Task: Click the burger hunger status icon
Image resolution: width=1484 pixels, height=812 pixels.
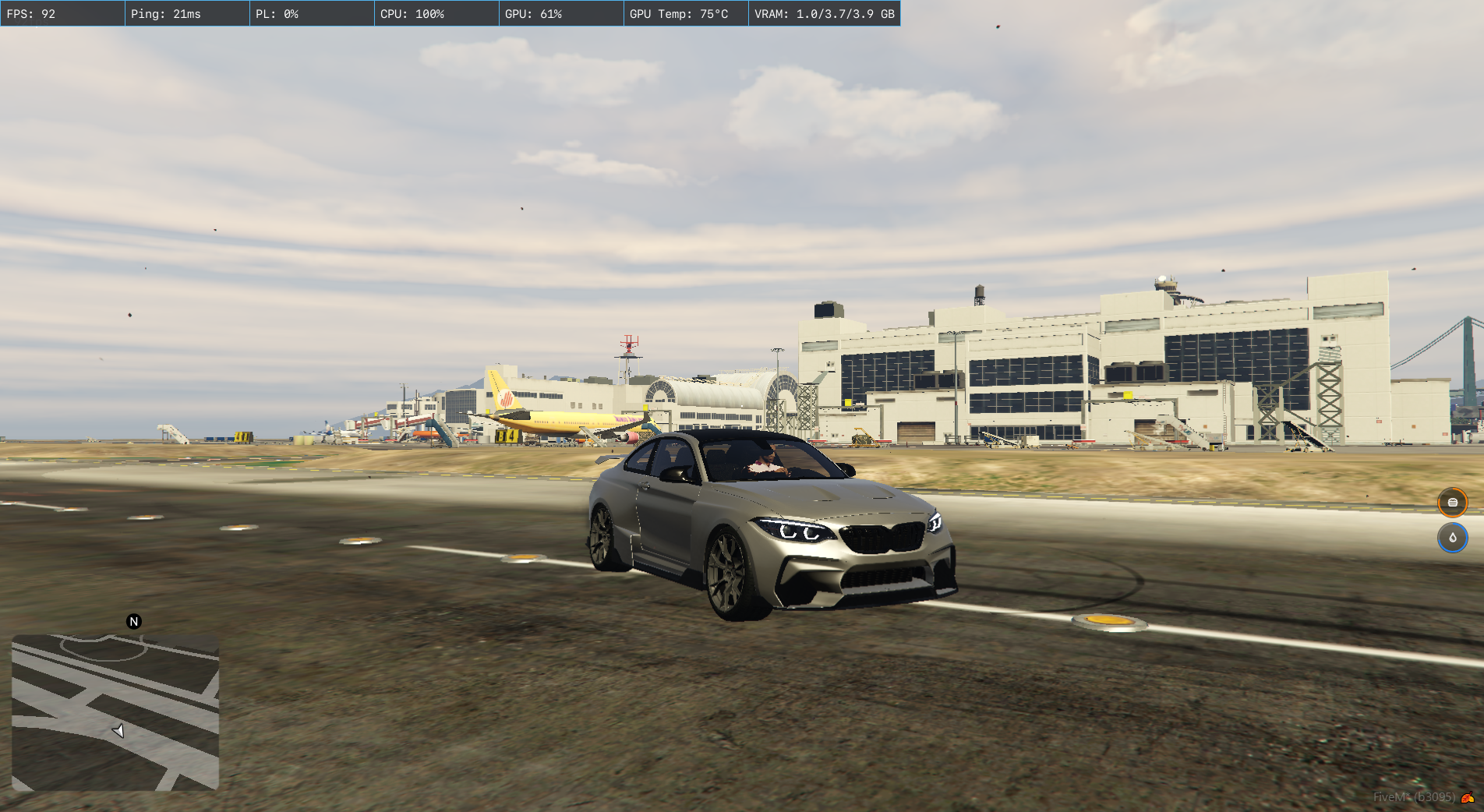Action: [1452, 503]
